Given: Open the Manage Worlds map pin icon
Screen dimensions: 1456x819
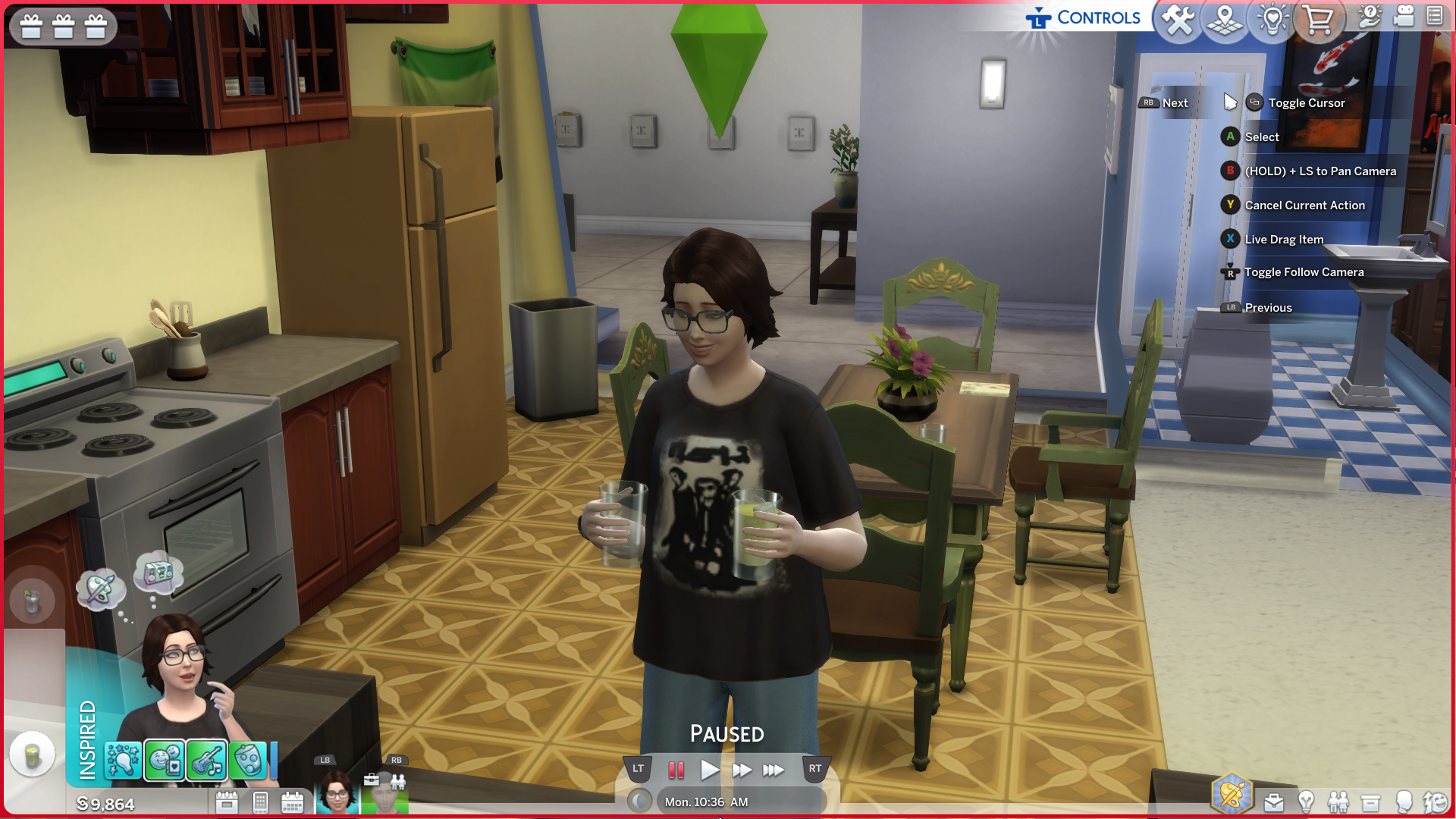Looking at the screenshot, I should [x=1225, y=19].
